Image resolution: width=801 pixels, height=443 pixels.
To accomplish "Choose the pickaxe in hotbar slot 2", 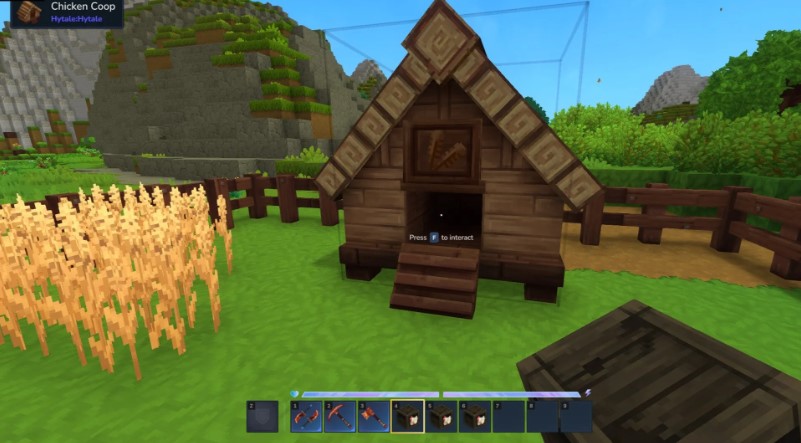I will click(340, 416).
